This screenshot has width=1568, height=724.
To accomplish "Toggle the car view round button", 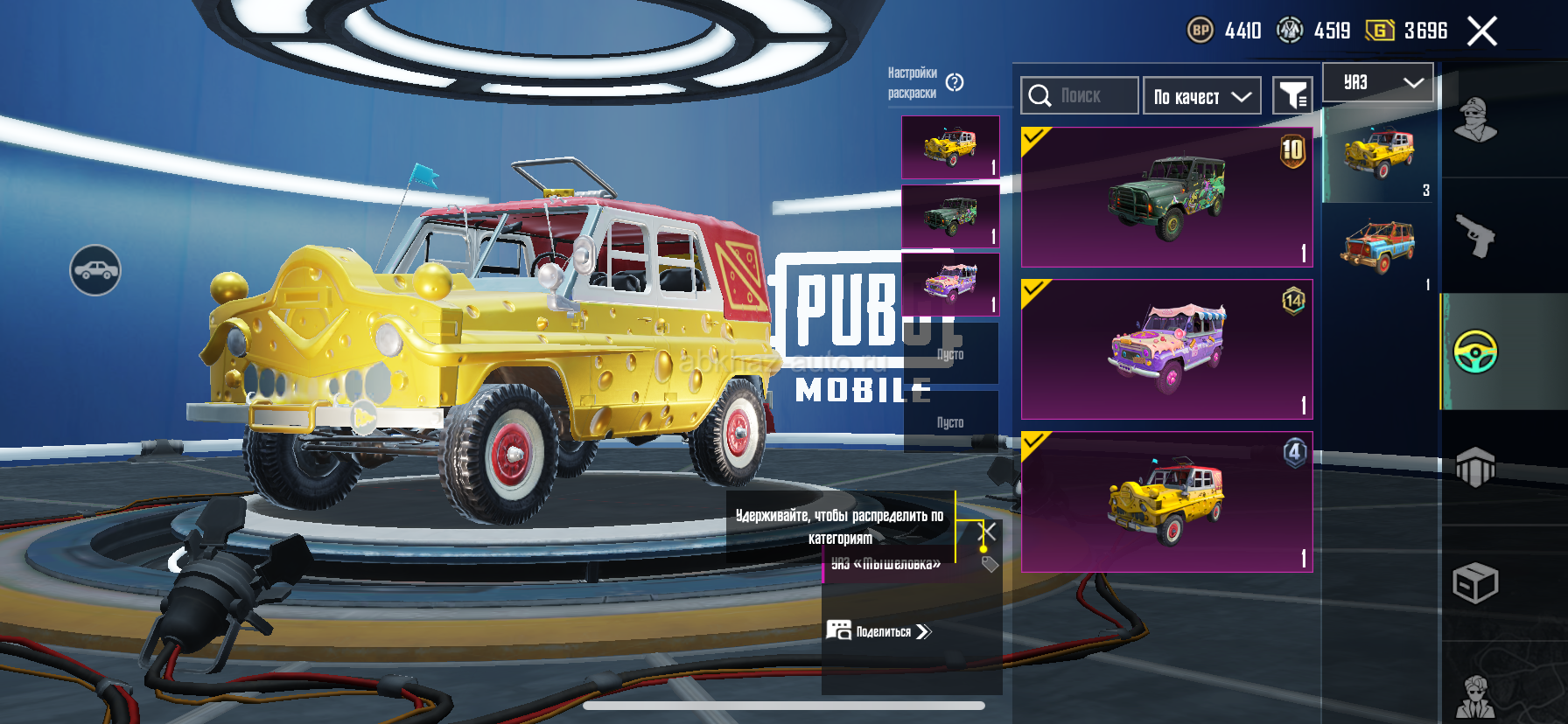I will 95,270.
